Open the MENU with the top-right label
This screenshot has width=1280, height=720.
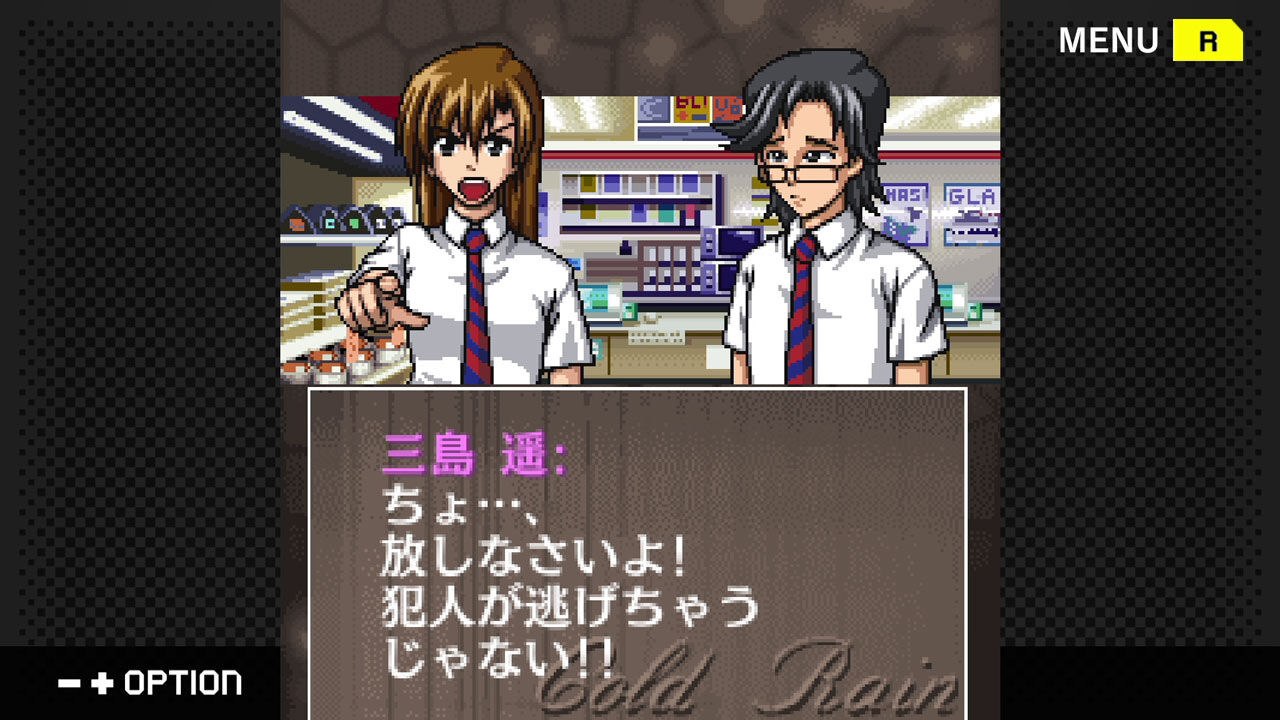click(x=1104, y=41)
